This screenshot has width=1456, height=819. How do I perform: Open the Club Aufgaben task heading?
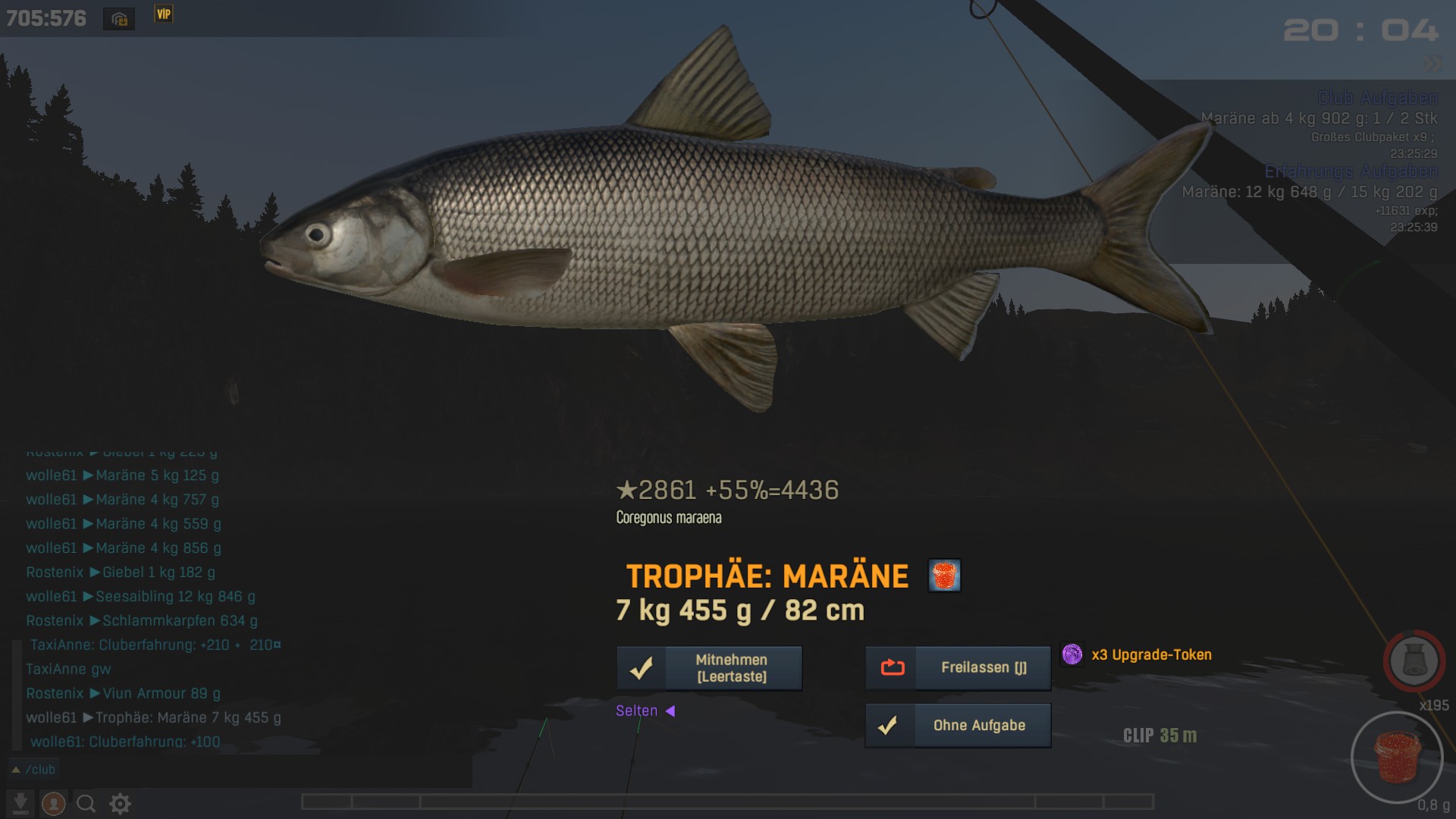1377,98
